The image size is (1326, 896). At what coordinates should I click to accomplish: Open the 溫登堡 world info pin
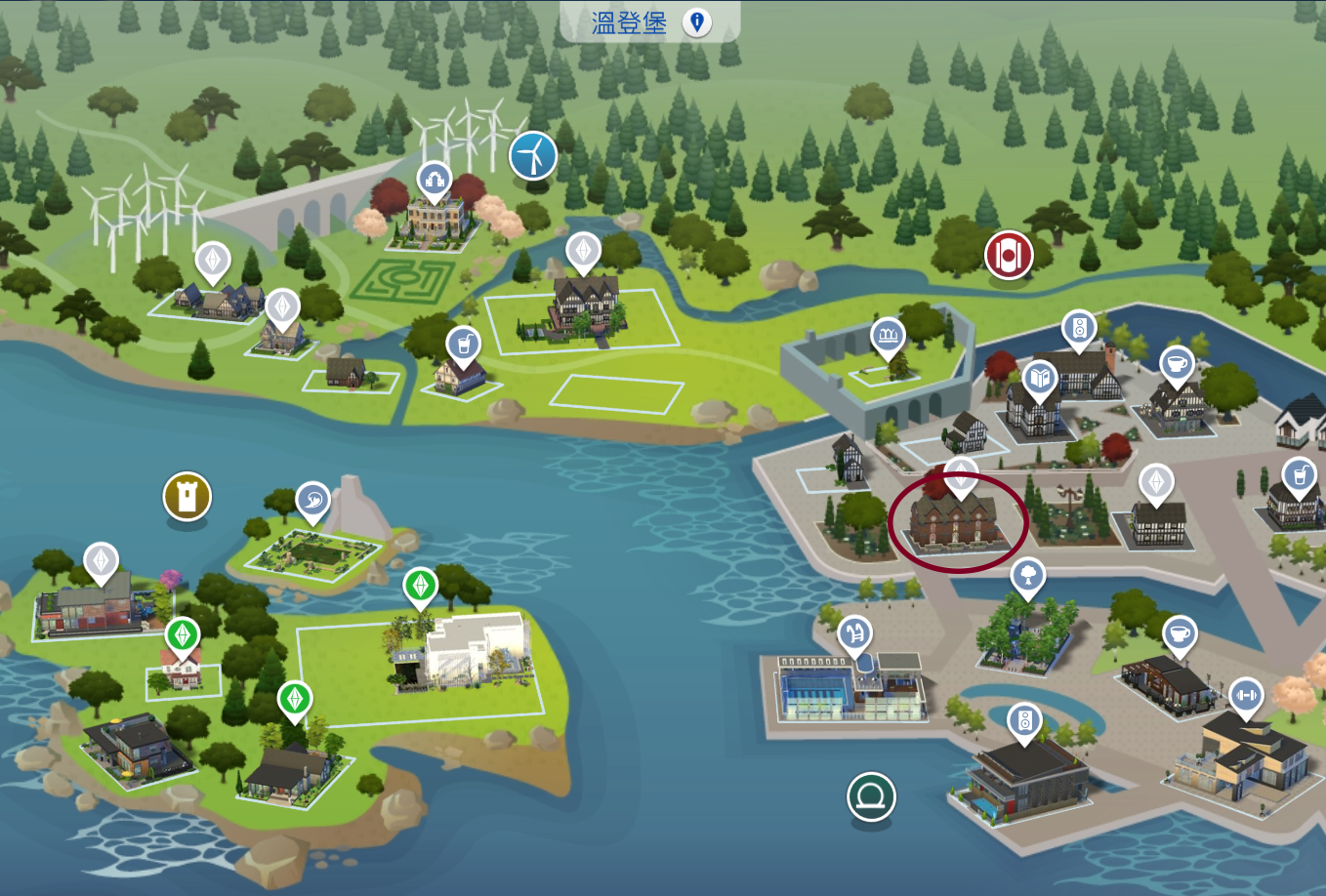point(696,21)
